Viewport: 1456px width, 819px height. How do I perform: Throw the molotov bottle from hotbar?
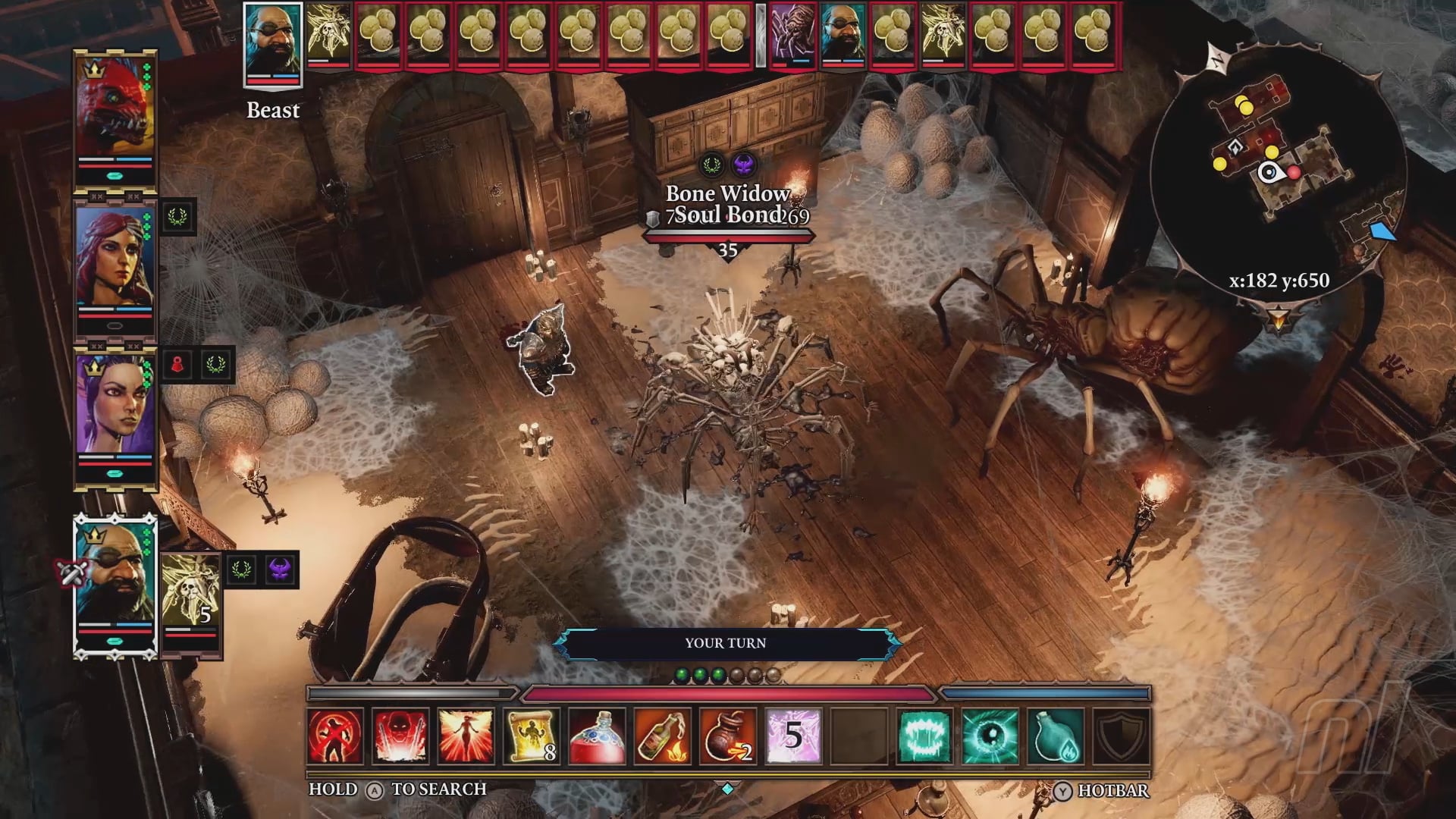(662, 736)
